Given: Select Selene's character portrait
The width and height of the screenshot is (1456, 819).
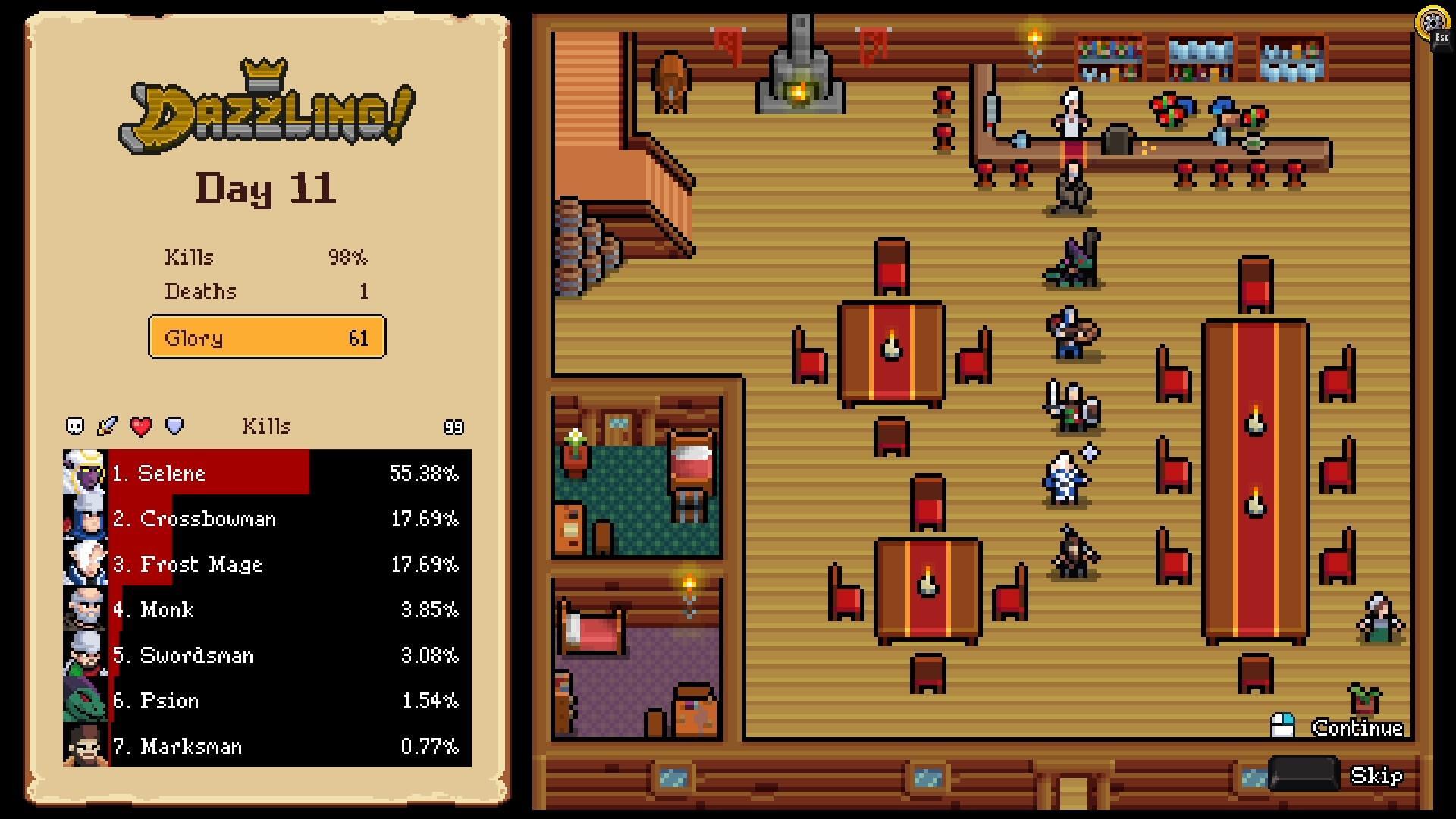Looking at the screenshot, I should (83, 472).
